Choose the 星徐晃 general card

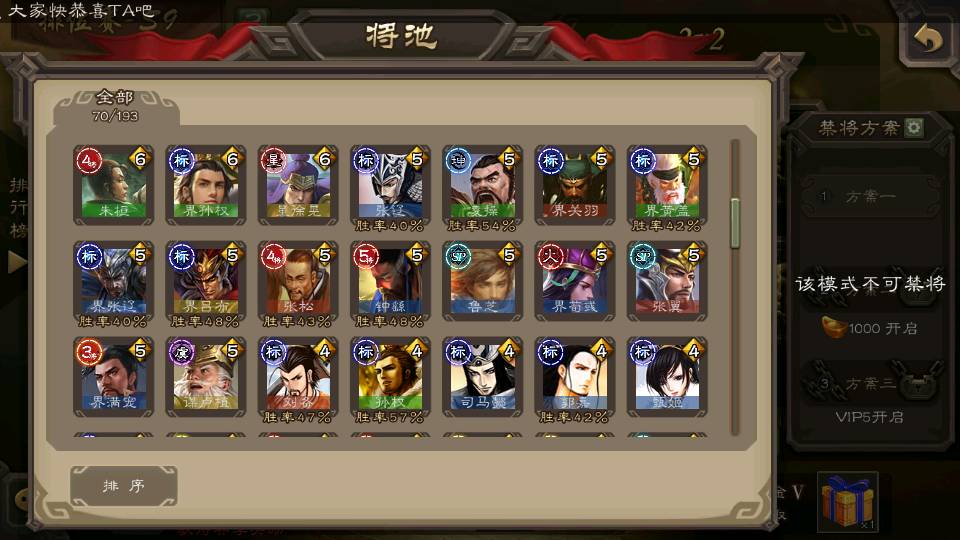297,186
